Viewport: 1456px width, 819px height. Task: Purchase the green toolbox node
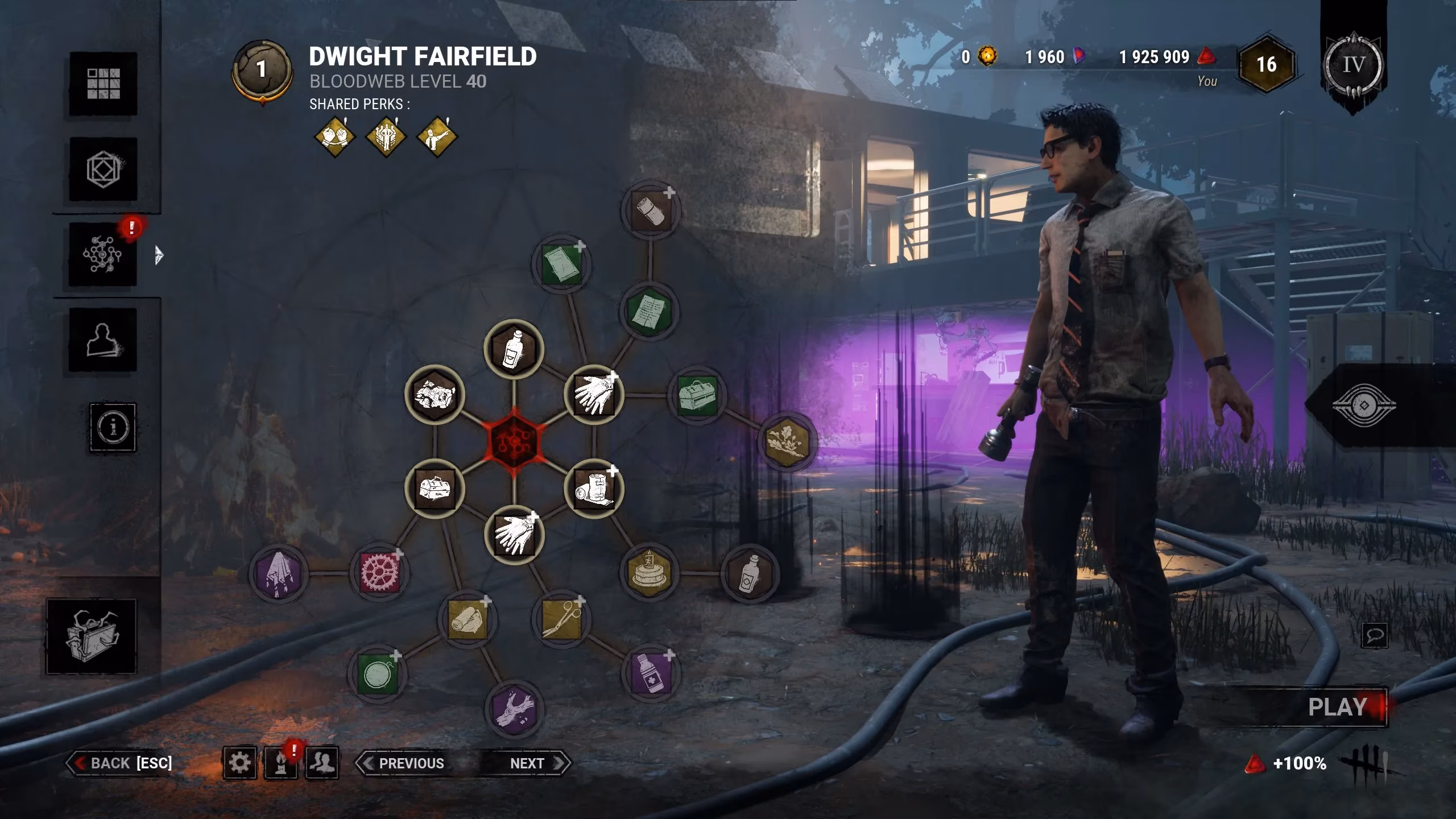coord(698,395)
